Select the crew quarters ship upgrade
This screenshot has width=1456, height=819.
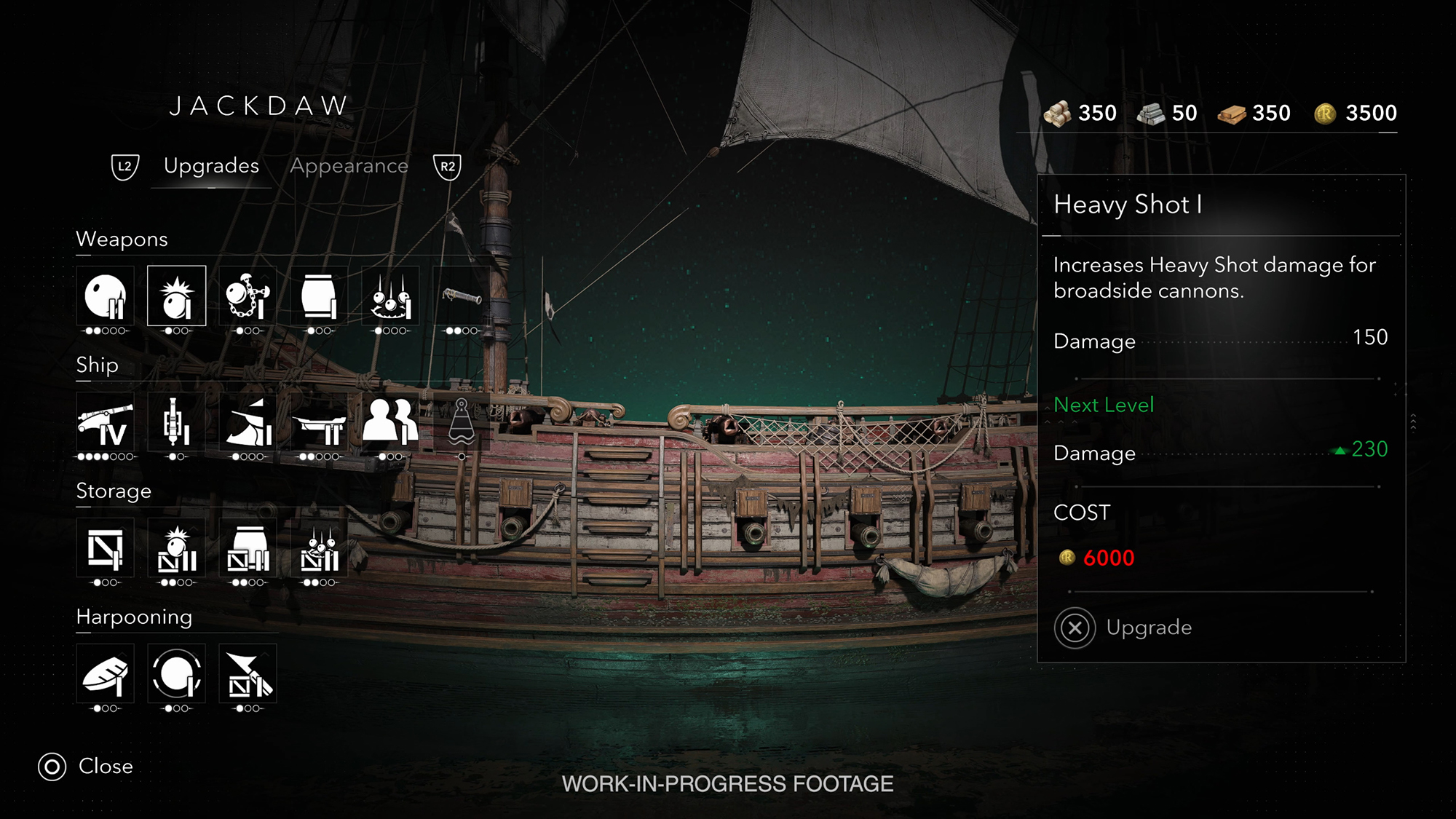pyautogui.click(x=390, y=422)
